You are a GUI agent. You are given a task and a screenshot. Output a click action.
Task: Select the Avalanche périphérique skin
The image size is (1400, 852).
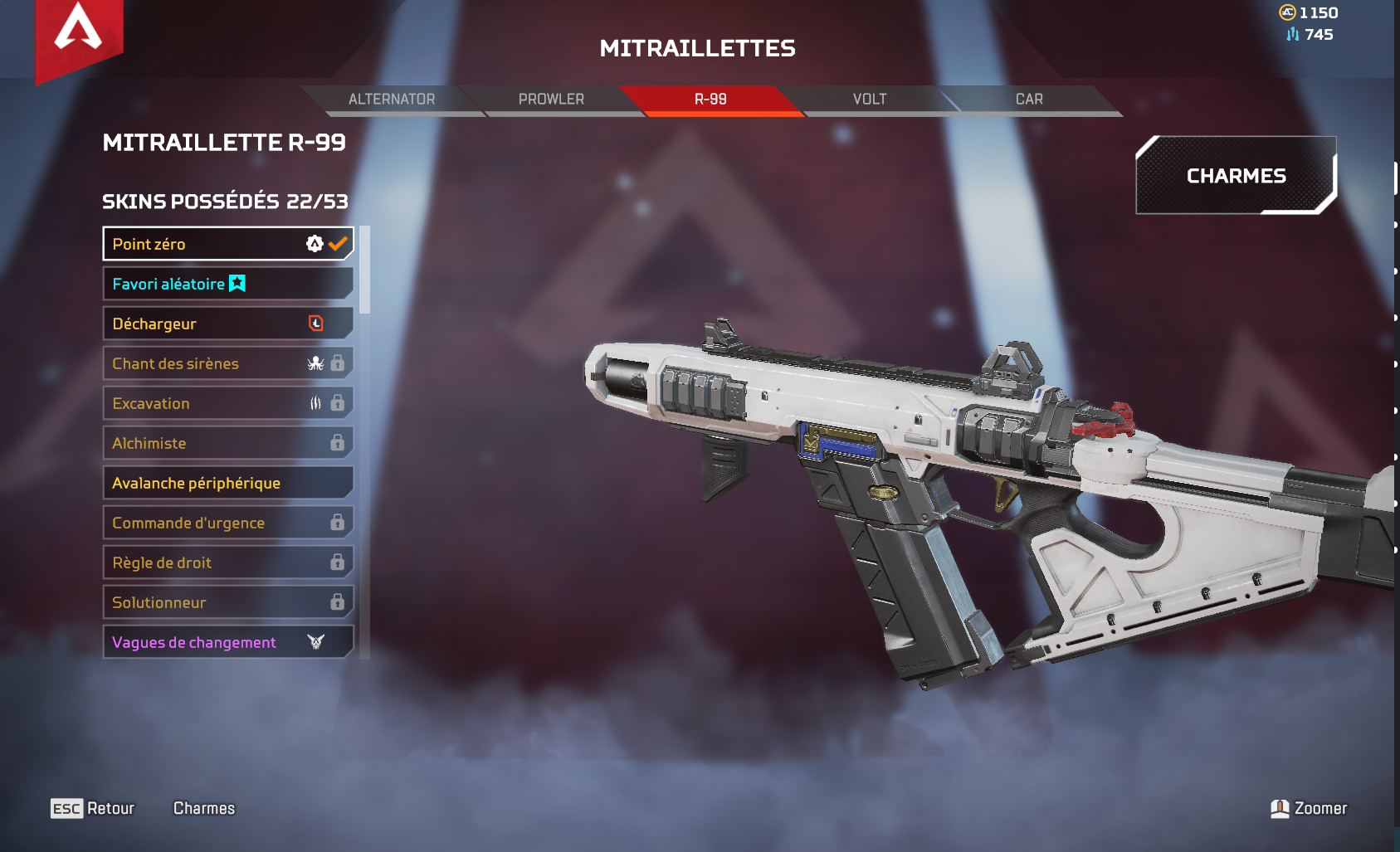[195, 482]
